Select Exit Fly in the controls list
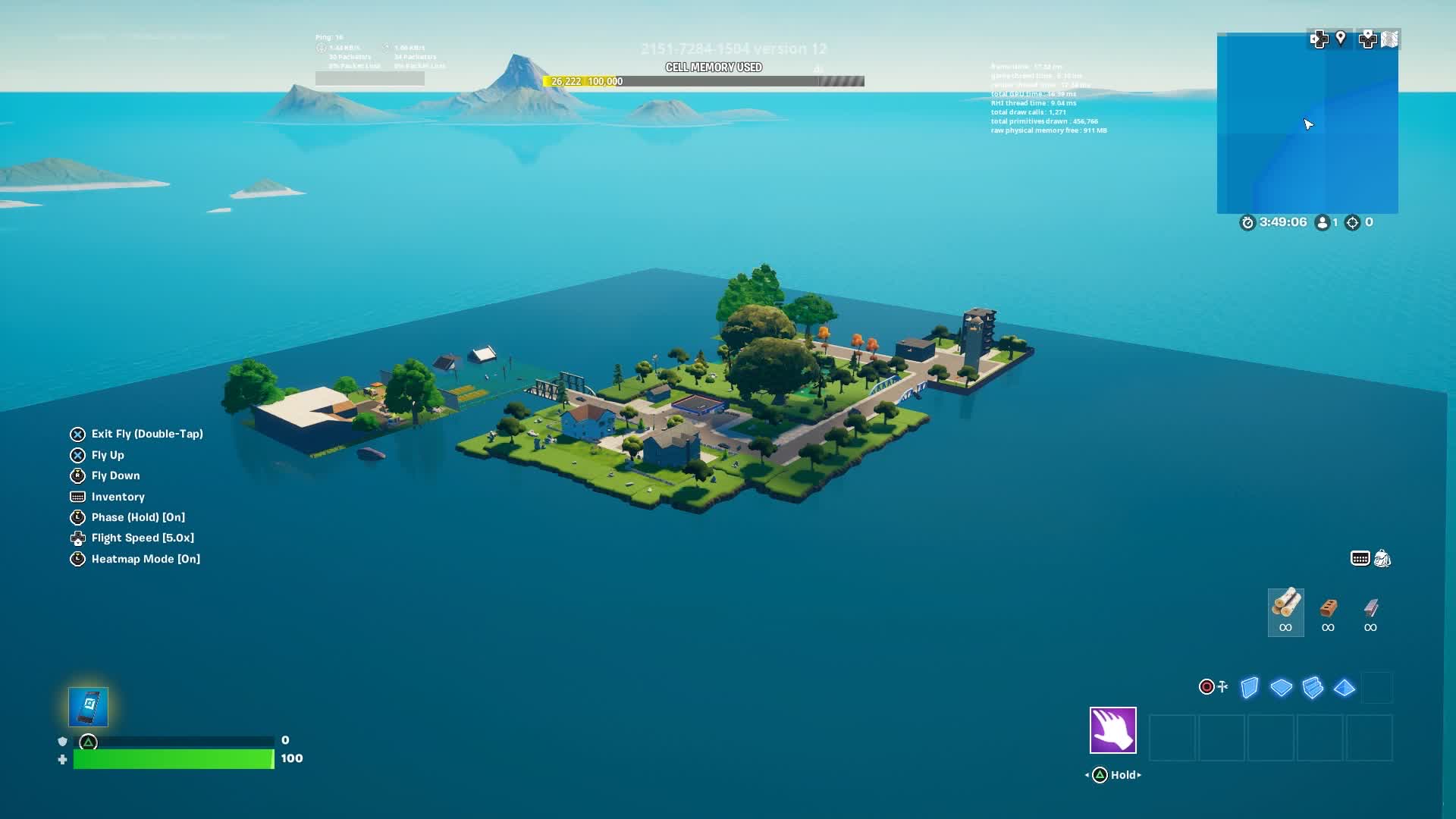Screen dimensions: 1456x819 tap(147, 434)
